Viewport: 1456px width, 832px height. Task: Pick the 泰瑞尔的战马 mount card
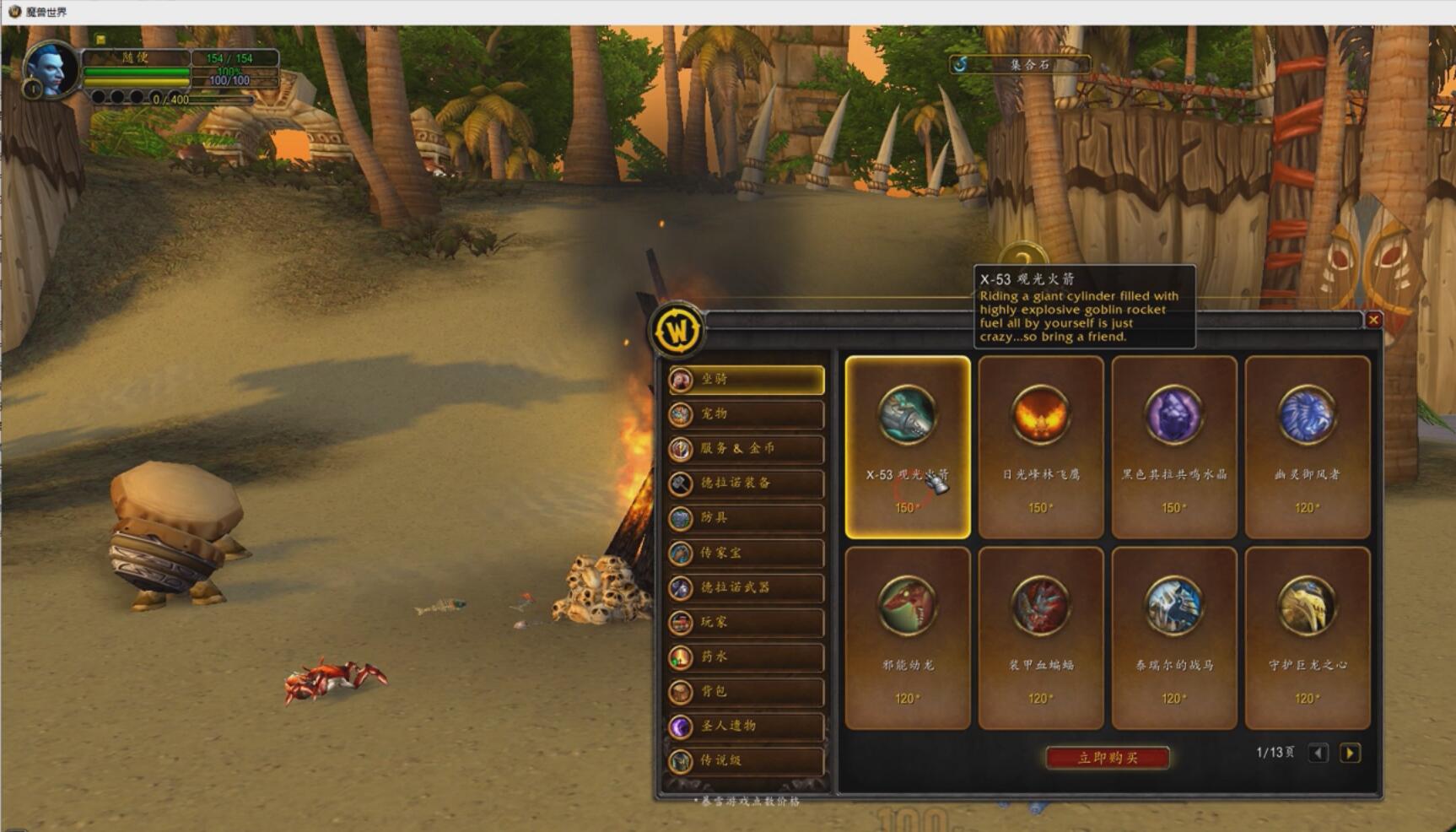[1174, 638]
